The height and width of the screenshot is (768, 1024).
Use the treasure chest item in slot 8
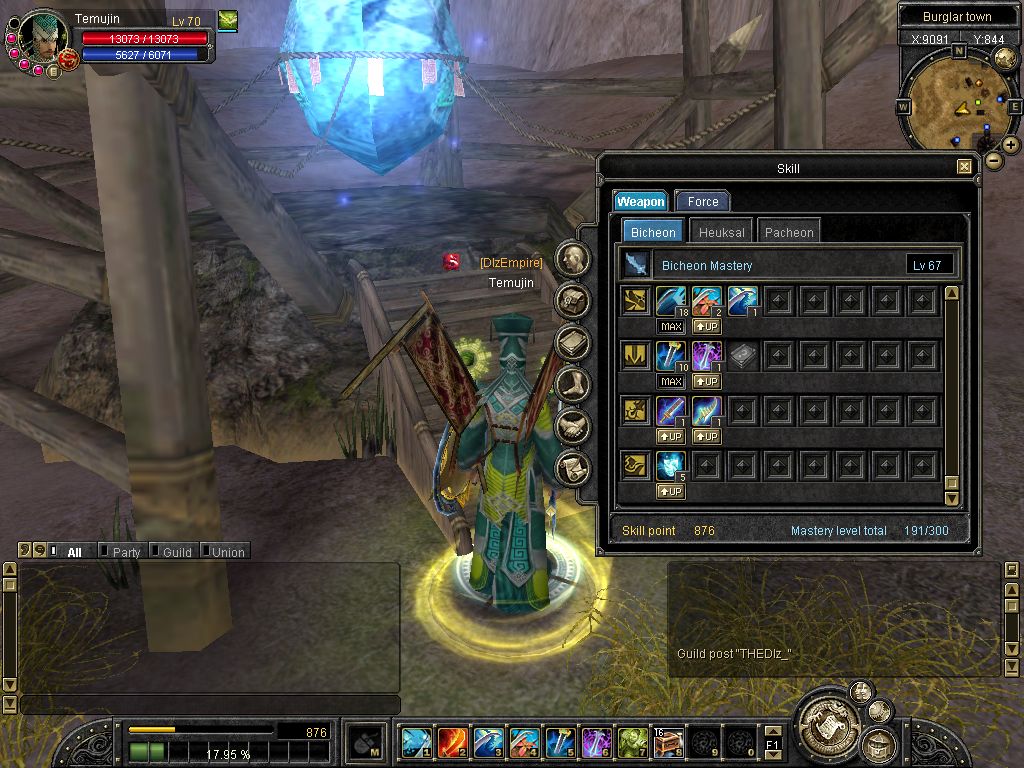[668, 742]
